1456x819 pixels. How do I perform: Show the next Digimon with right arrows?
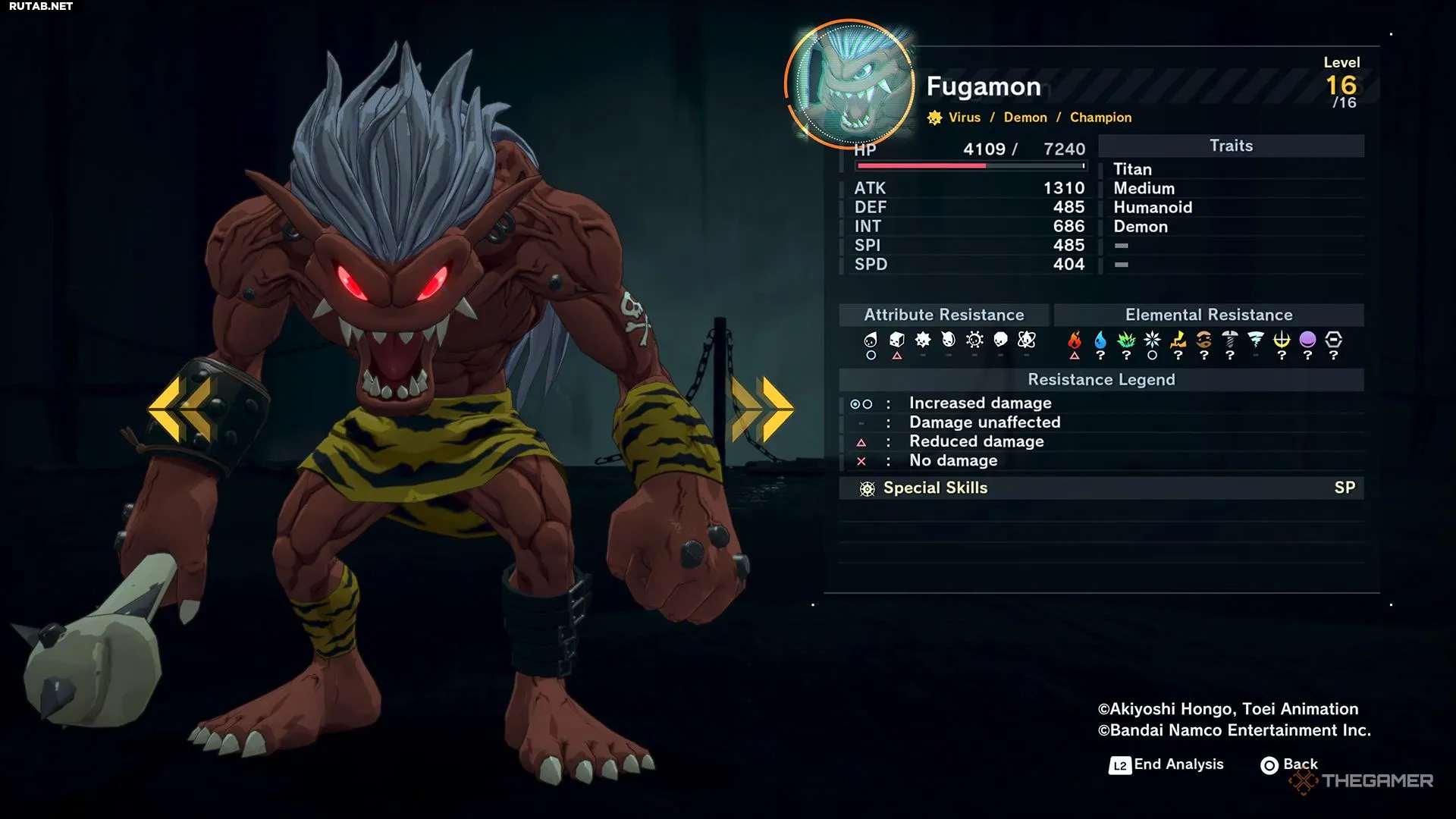[762, 409]
